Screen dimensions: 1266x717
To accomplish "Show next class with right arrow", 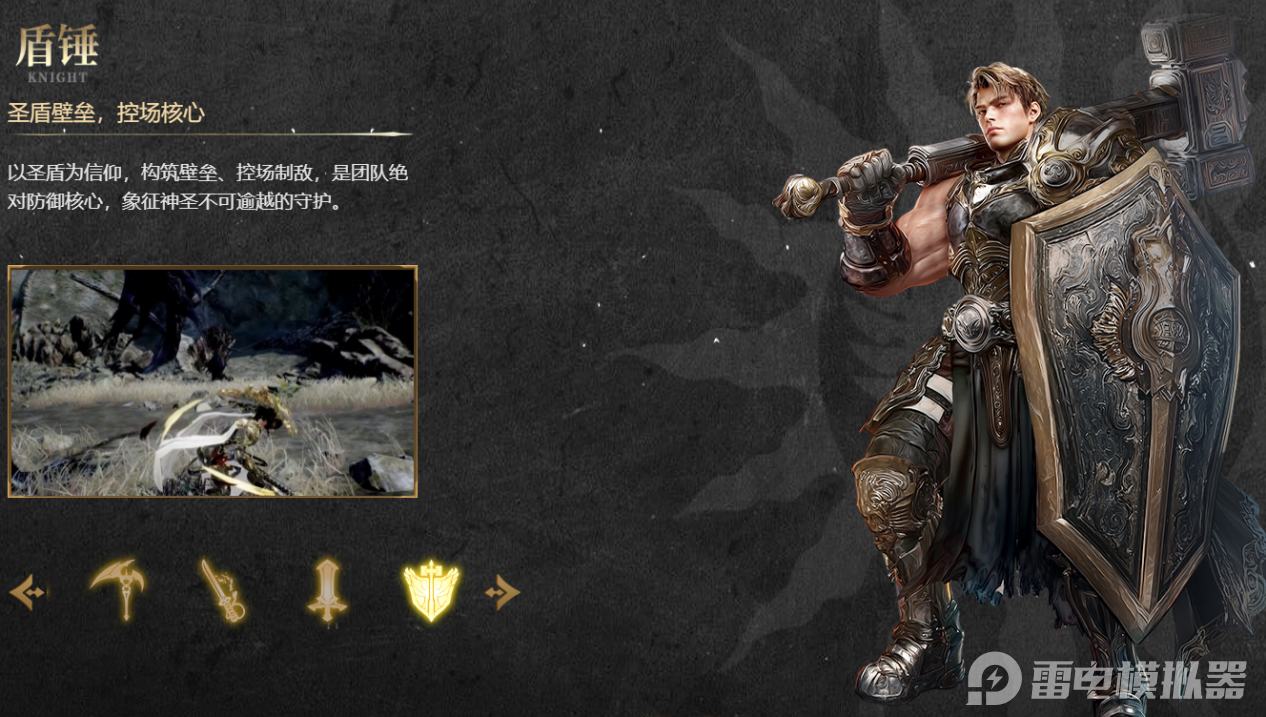I will click(502, 592).
